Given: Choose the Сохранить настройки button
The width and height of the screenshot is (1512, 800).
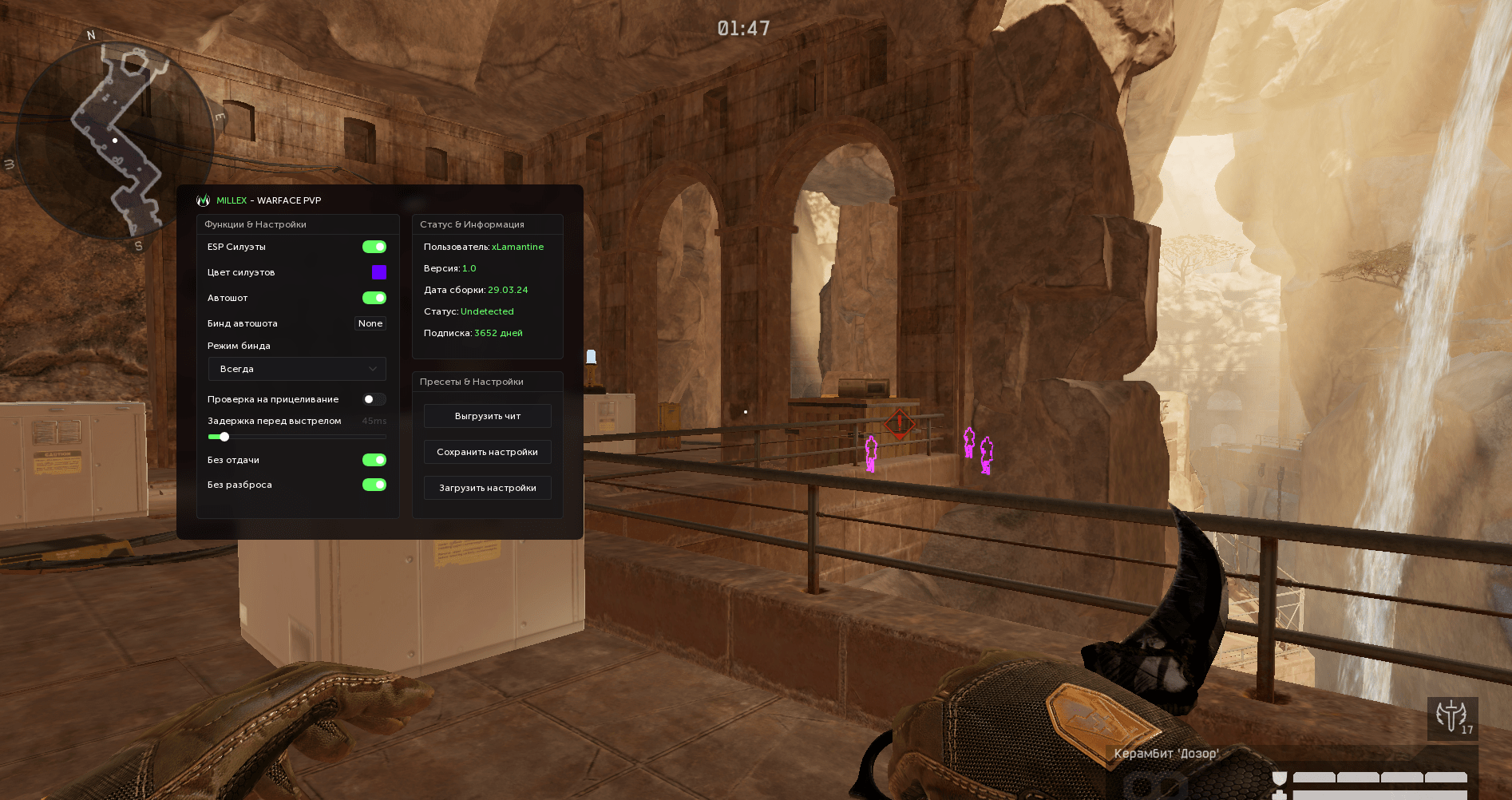Looking at the screenshot, I should pos(487,452).
